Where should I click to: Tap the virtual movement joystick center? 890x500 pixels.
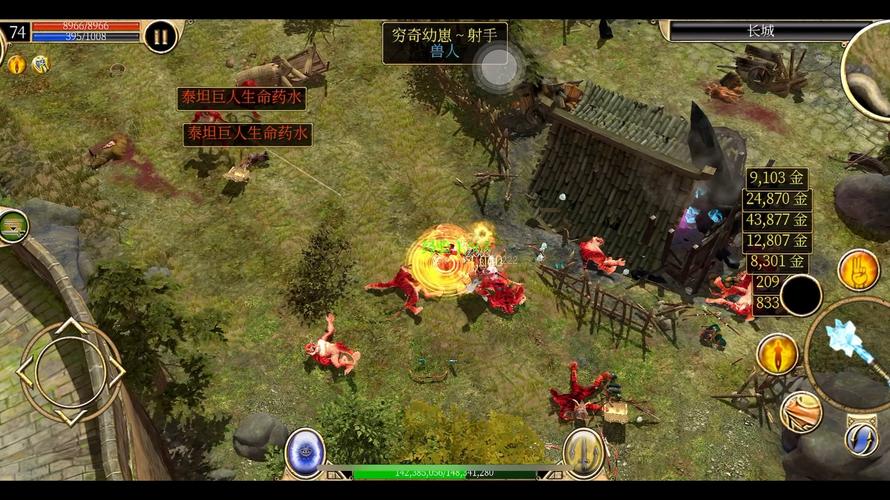point(70,371)
